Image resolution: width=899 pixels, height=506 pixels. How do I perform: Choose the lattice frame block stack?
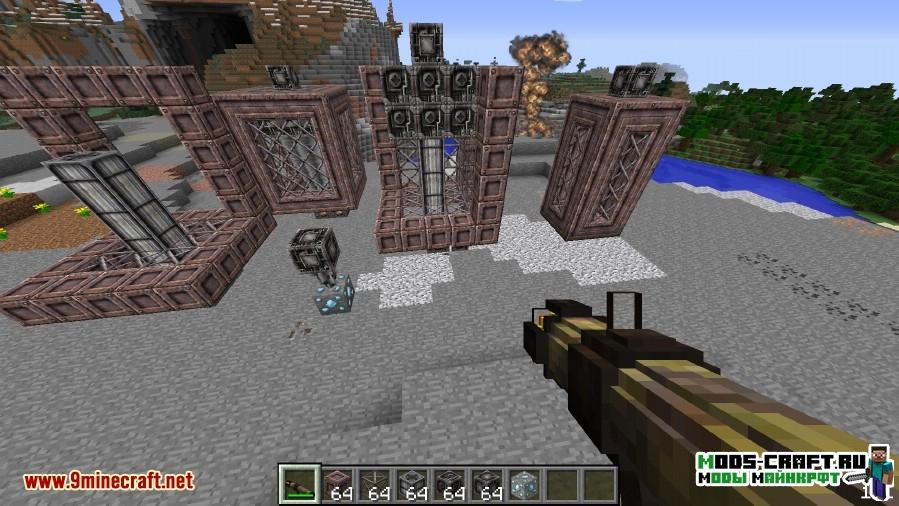(x=376, y=485)
